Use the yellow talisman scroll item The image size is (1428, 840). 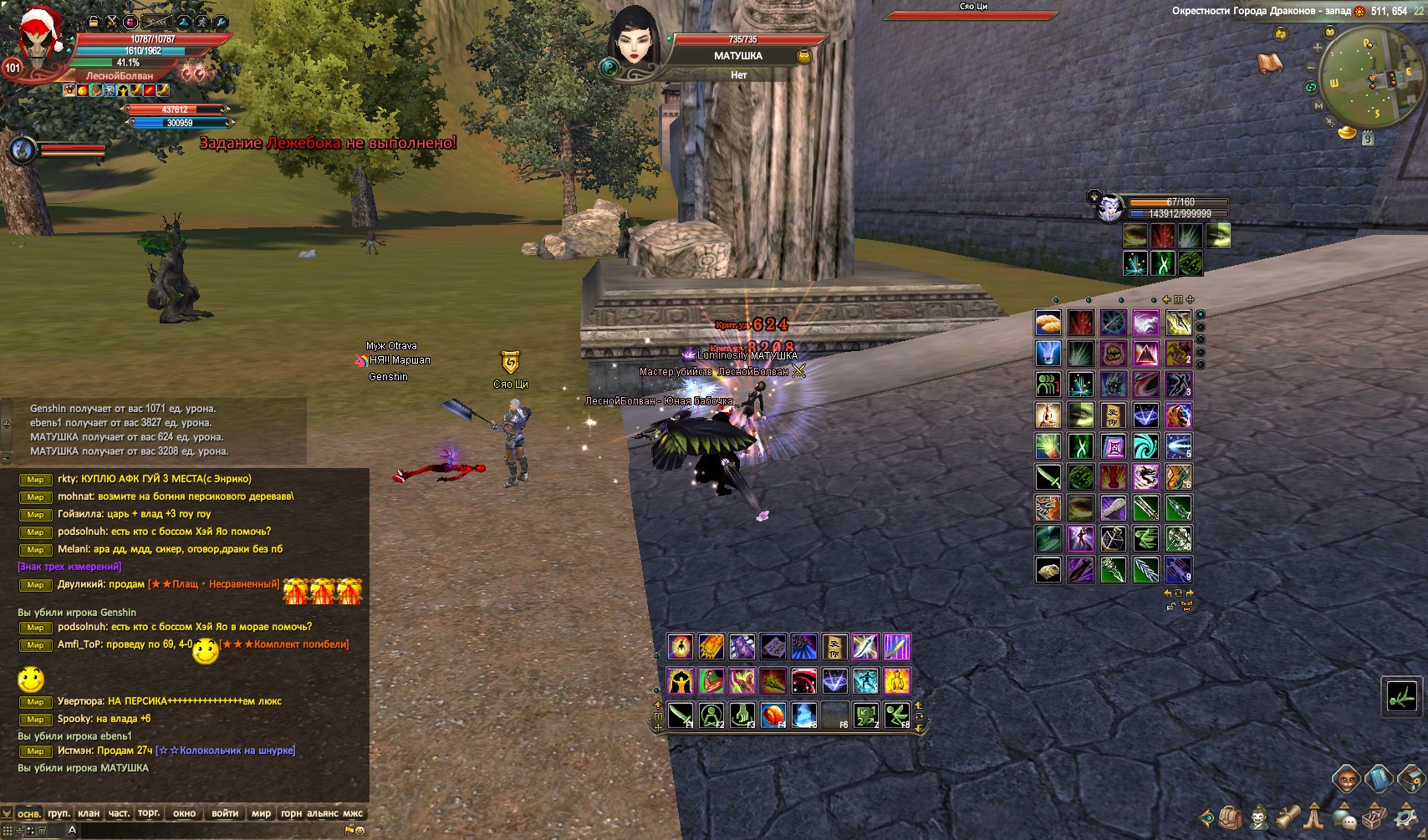tap(834, 646)
